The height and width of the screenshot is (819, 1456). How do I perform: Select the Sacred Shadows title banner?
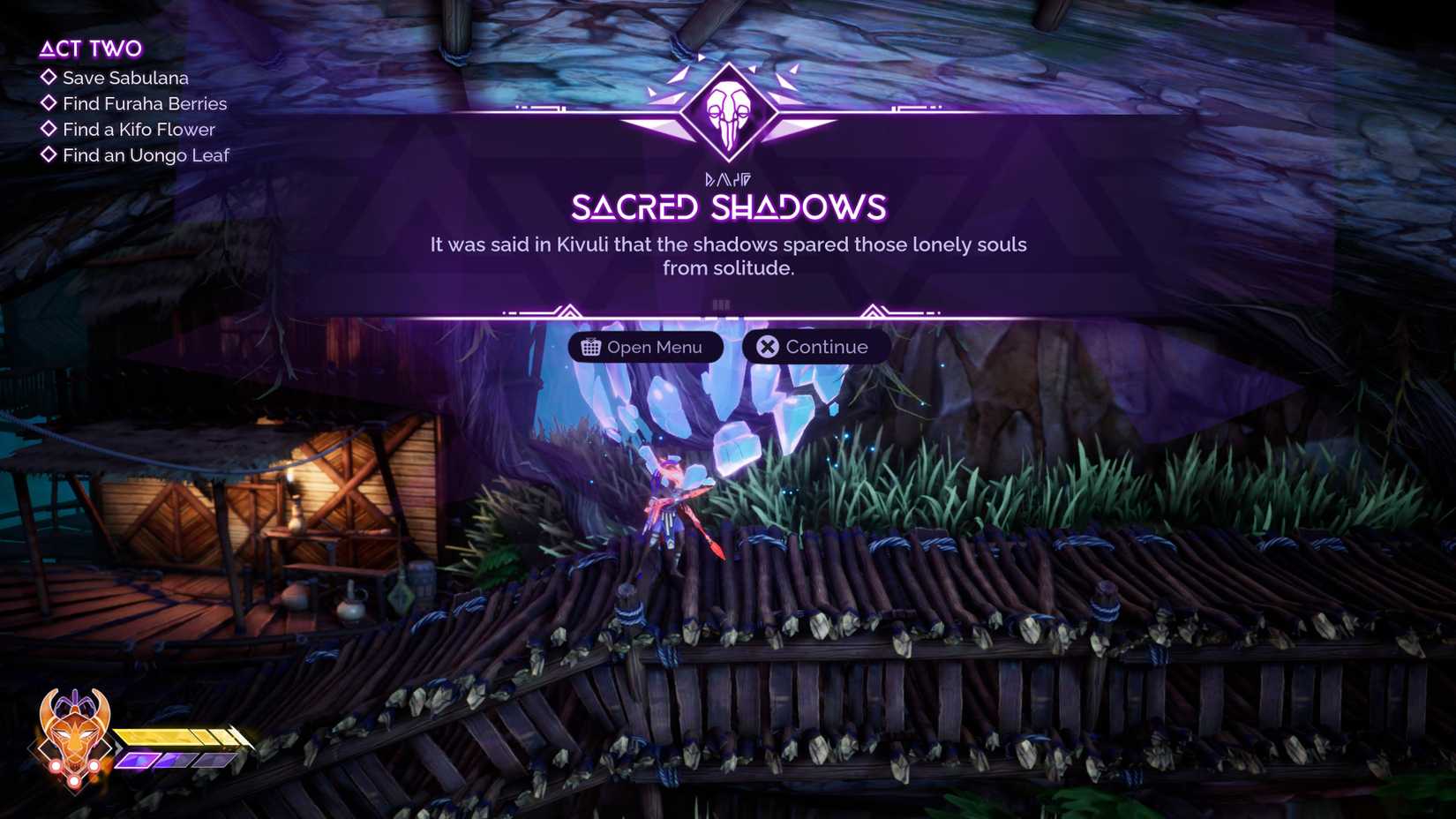(x=726, y=207)
